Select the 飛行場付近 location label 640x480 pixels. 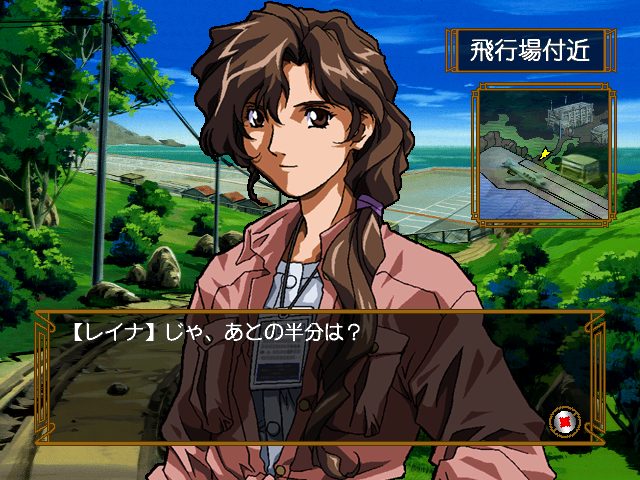[530, 50]
